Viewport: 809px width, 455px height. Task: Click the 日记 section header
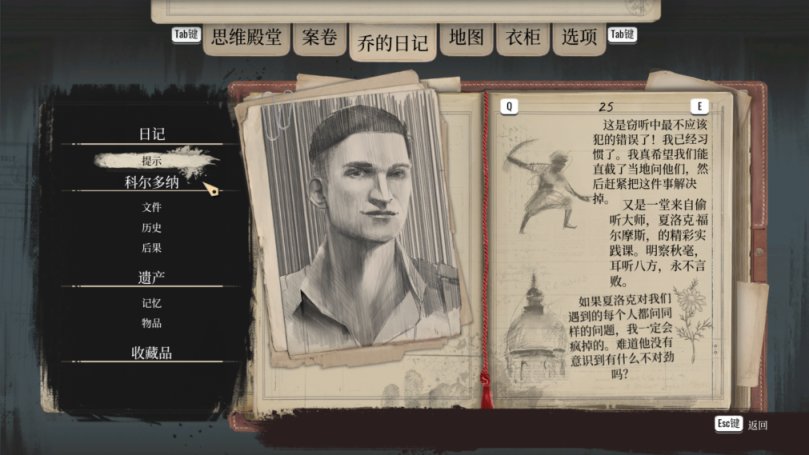pyautogui.click(x=152, y=134)
